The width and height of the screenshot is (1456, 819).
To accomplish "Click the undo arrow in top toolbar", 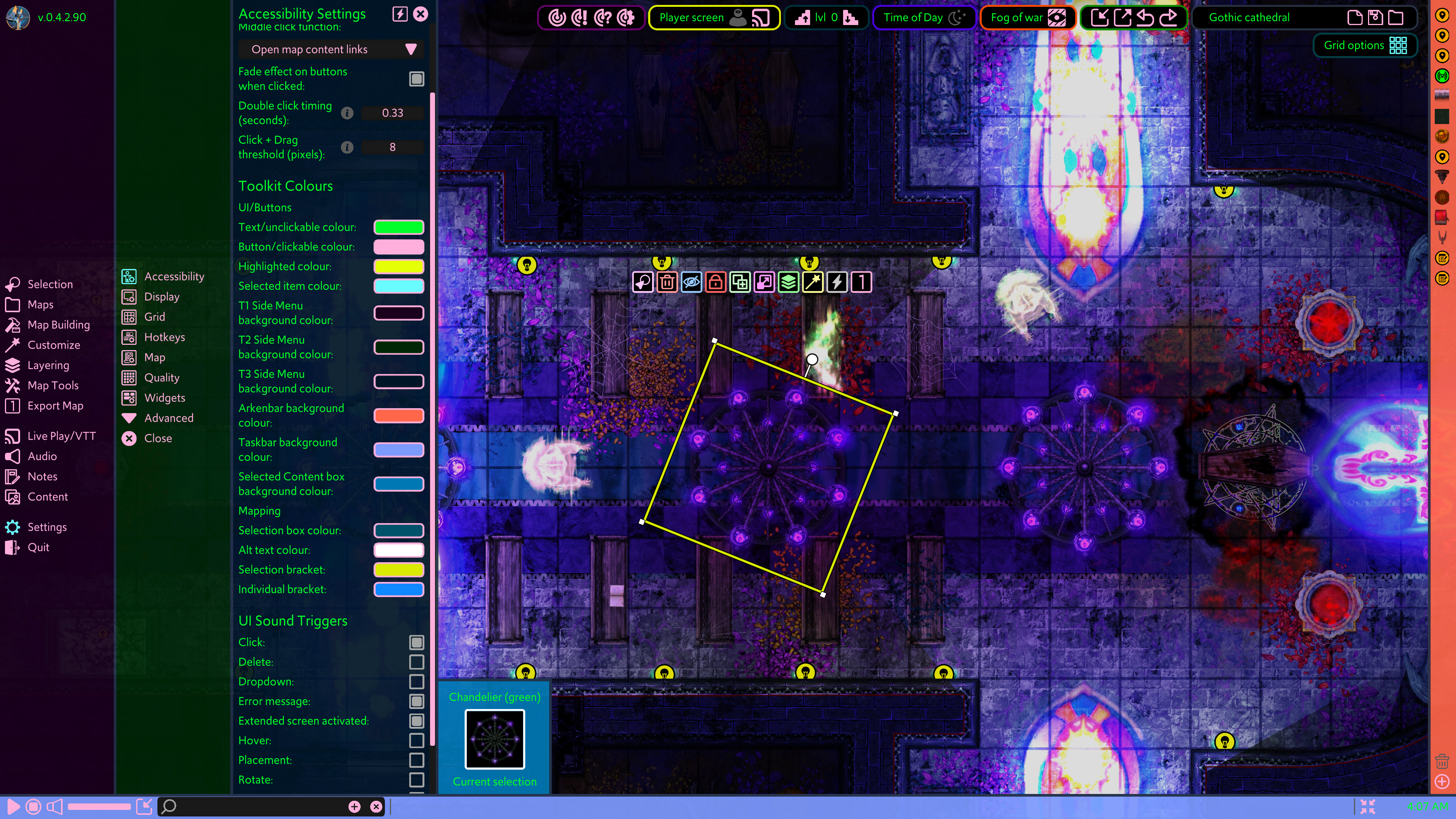I will [1145, 17].
